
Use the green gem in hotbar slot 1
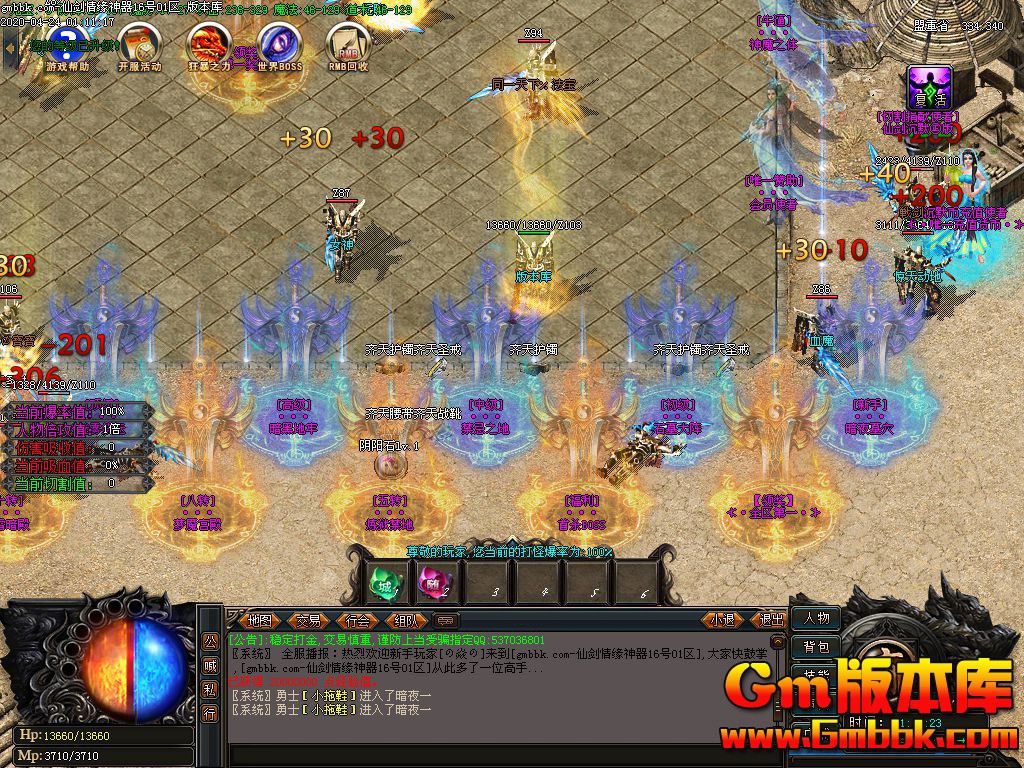(387, 581)
